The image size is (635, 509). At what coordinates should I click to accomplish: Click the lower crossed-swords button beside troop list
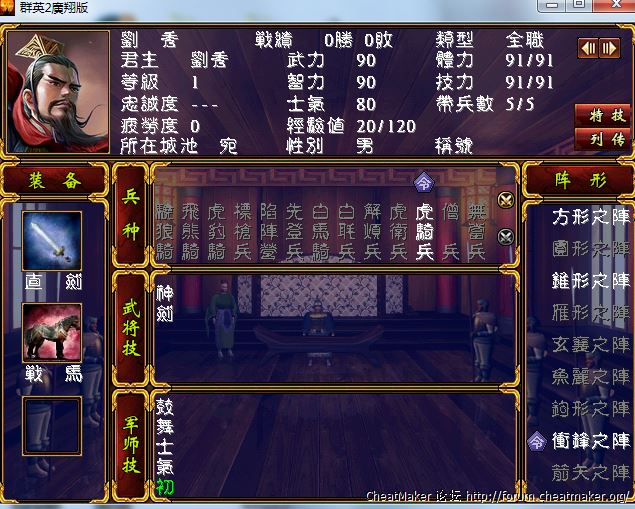505,237
